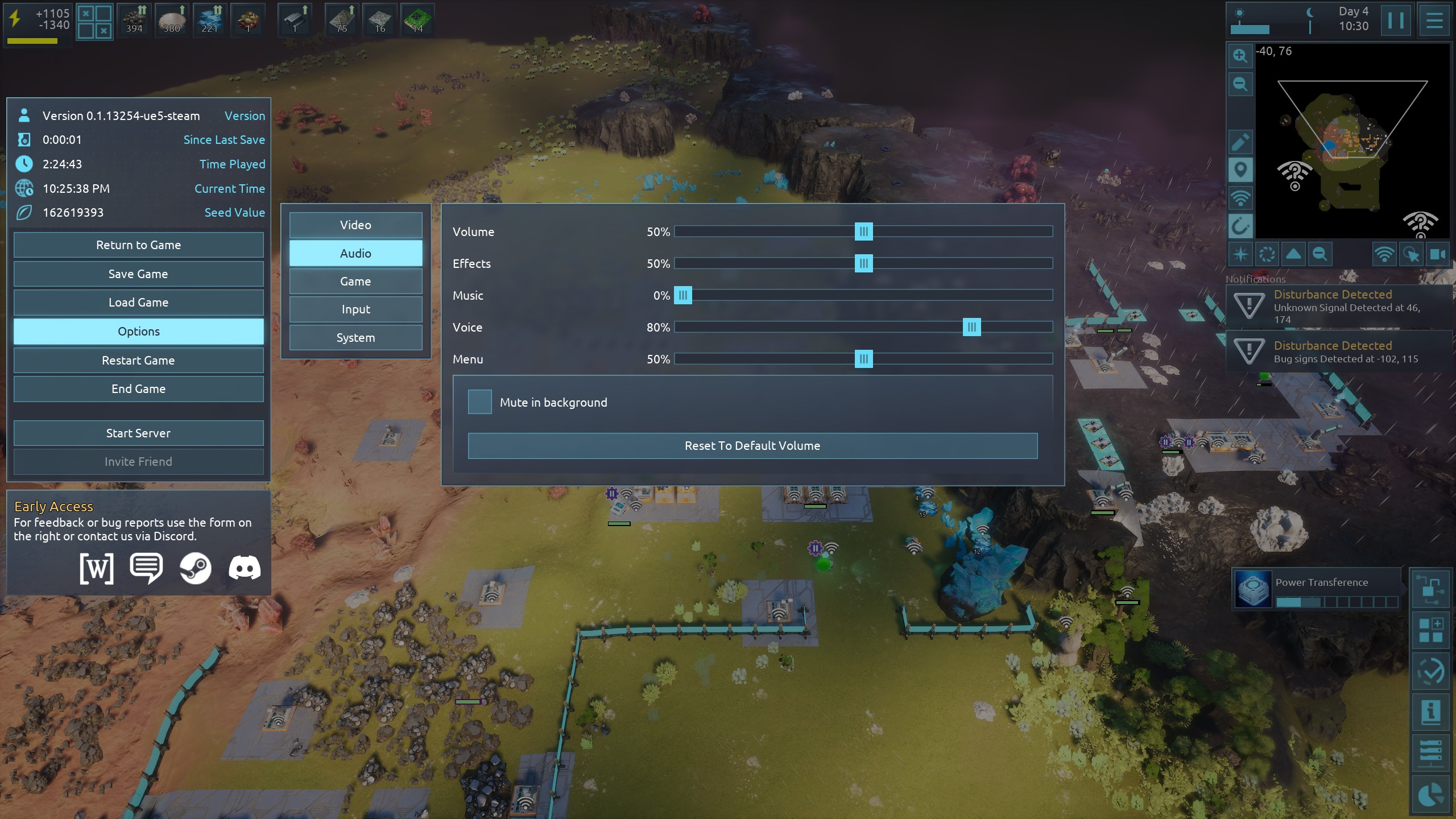The image size is (1456, 819).
Task: Toggle the Mute in background checkbox
Action: click(479, 402)
